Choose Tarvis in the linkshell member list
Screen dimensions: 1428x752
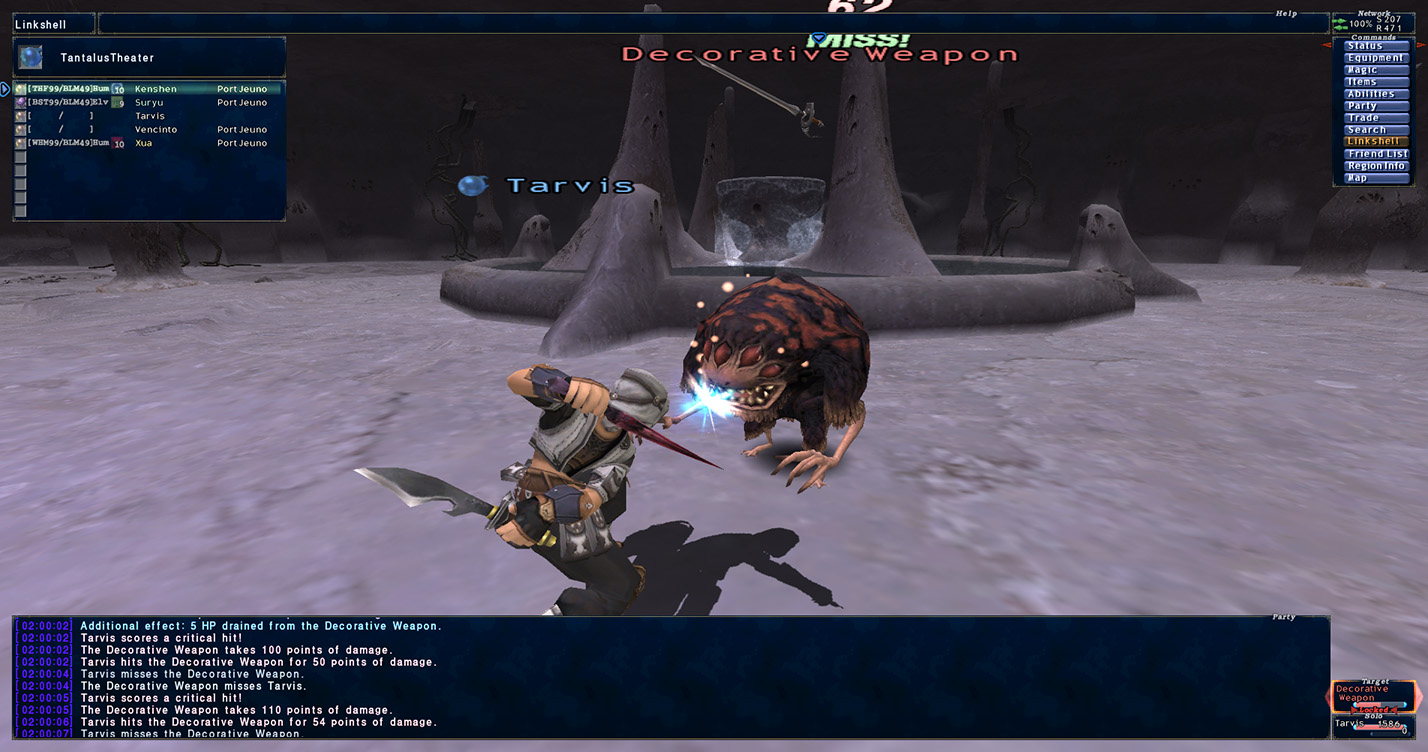pos(149,116)
